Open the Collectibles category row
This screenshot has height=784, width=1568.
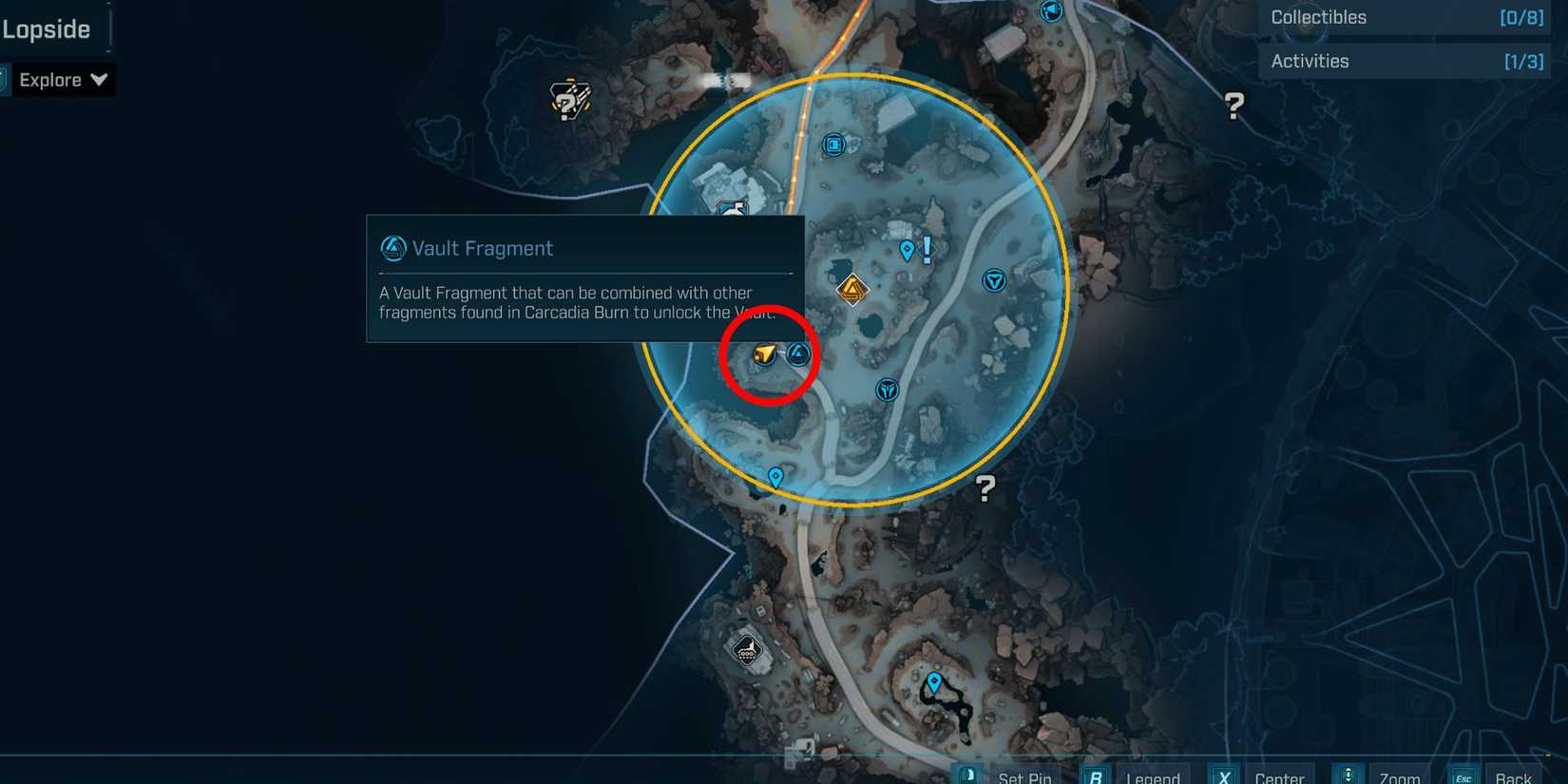[1405, 17]
